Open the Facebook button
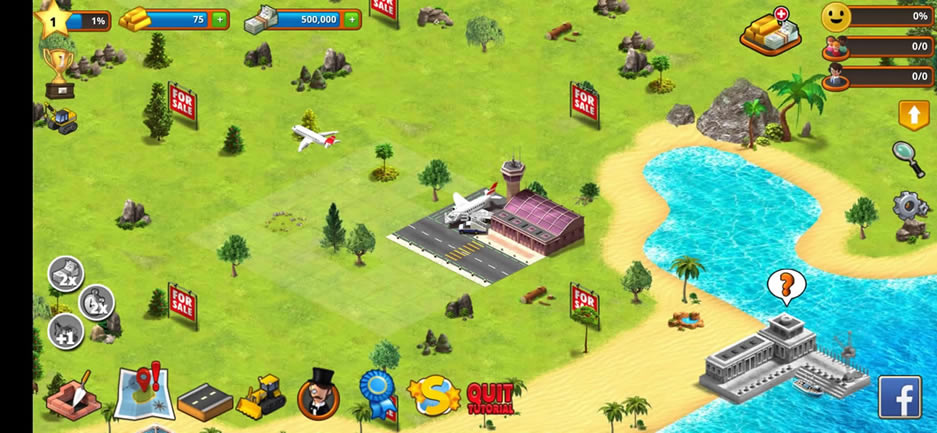 (899, 397)
